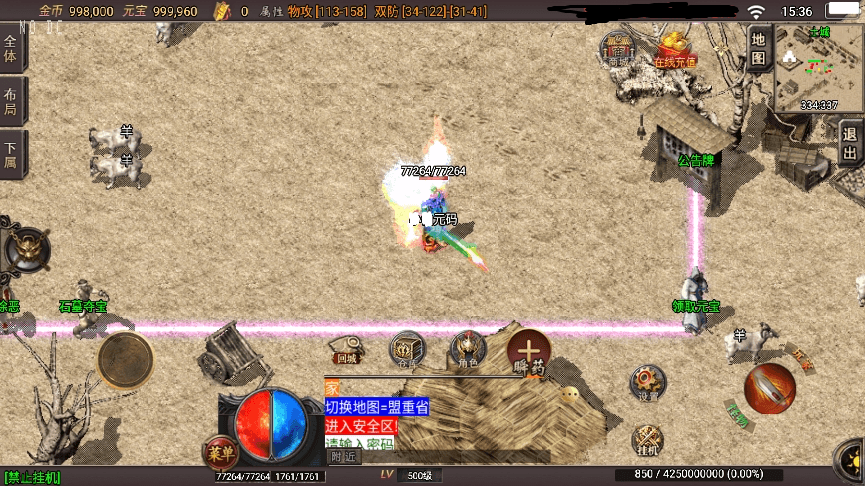Open the 商城 shop icon
Image resolution: width=865 pixels, height=486 pixels.
(620, 48)
